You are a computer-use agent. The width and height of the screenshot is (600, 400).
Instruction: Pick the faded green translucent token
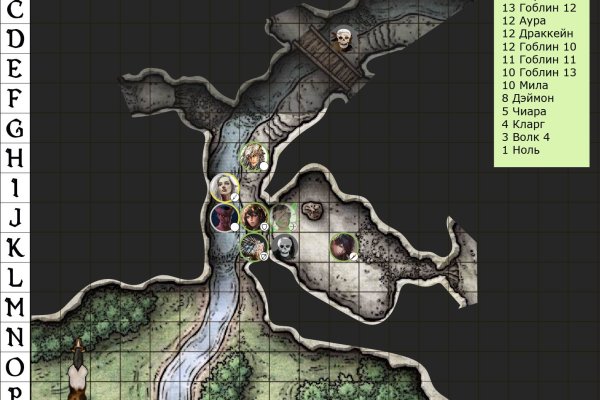tap(283, 216)
